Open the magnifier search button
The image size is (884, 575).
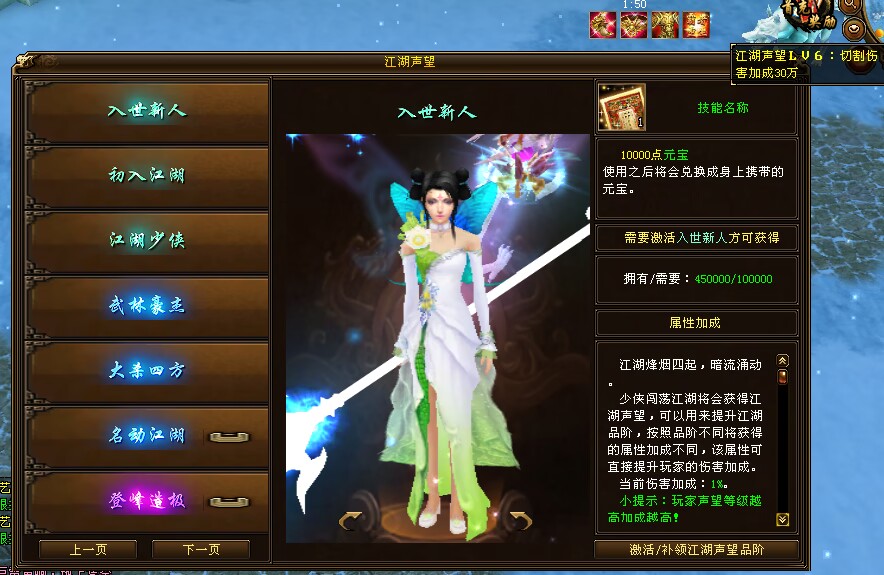pos(852,5)
